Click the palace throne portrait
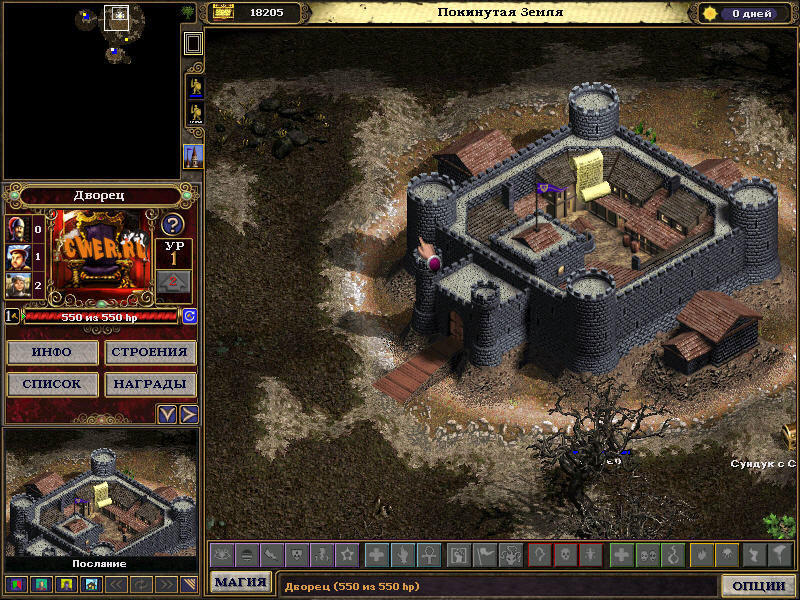This screenshot has width=800, height=600. click(100, 254)
